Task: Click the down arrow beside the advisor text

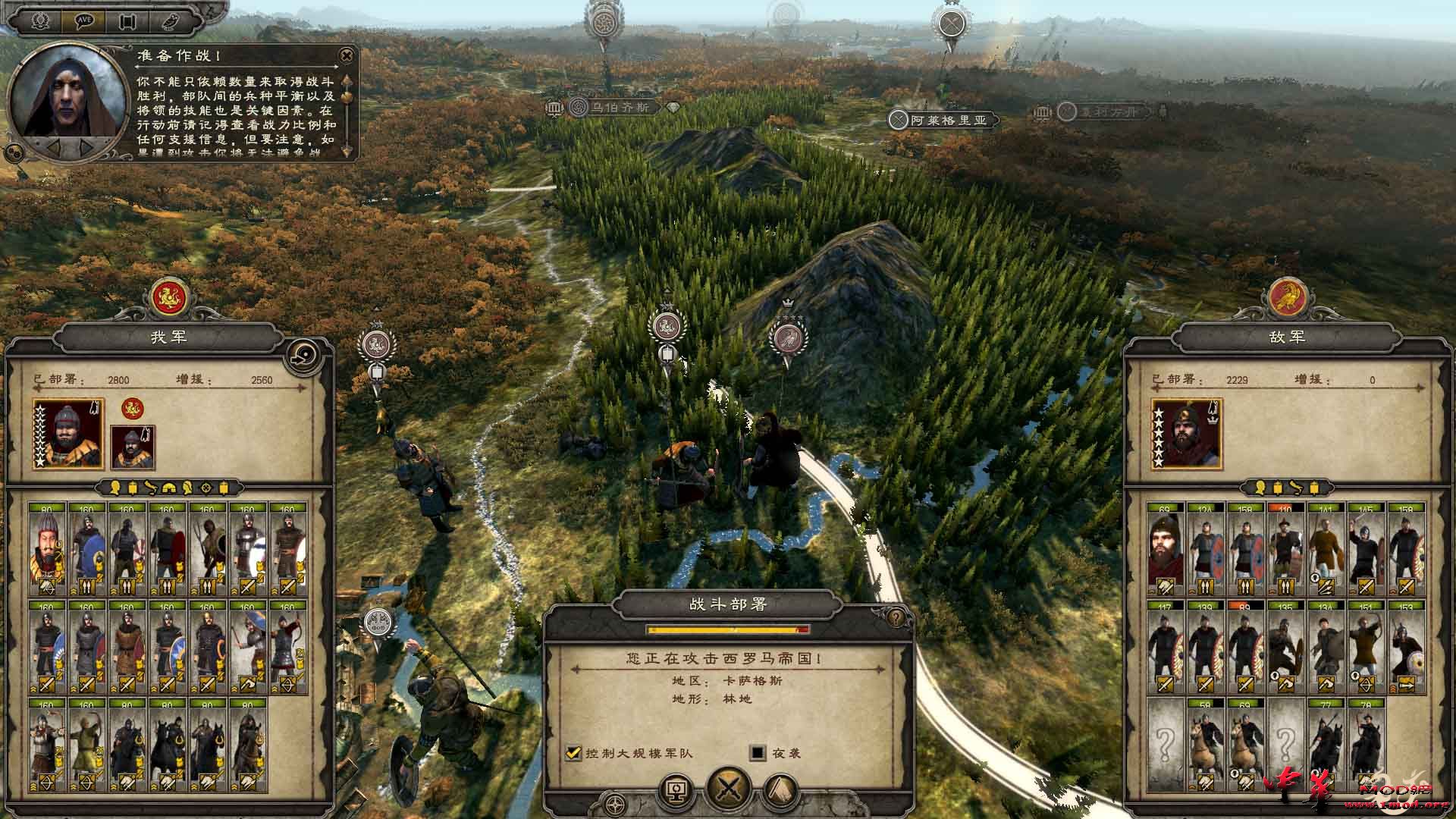Action: click(347, 151)
